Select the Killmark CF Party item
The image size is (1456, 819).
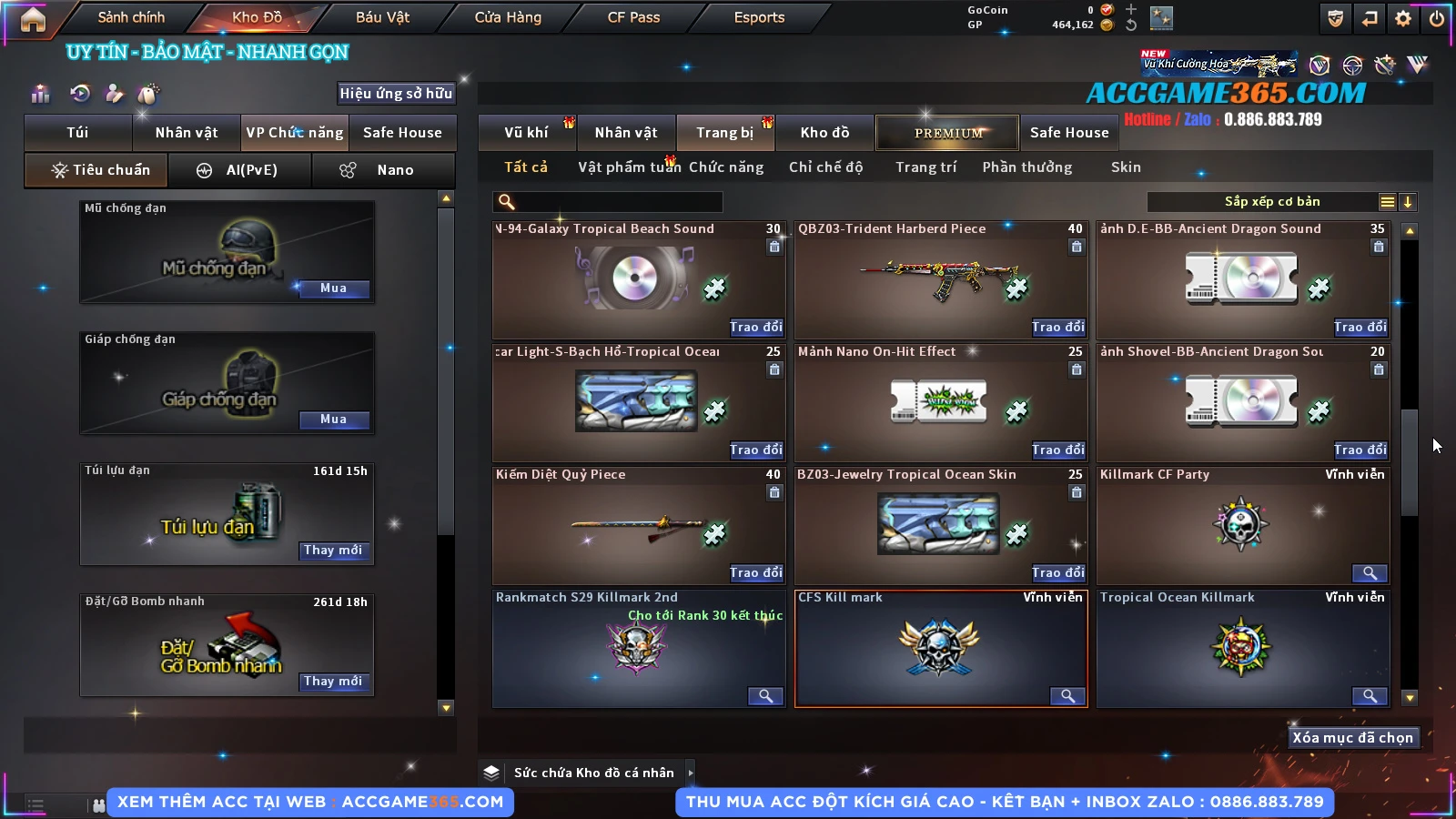tap(1242, 525)
